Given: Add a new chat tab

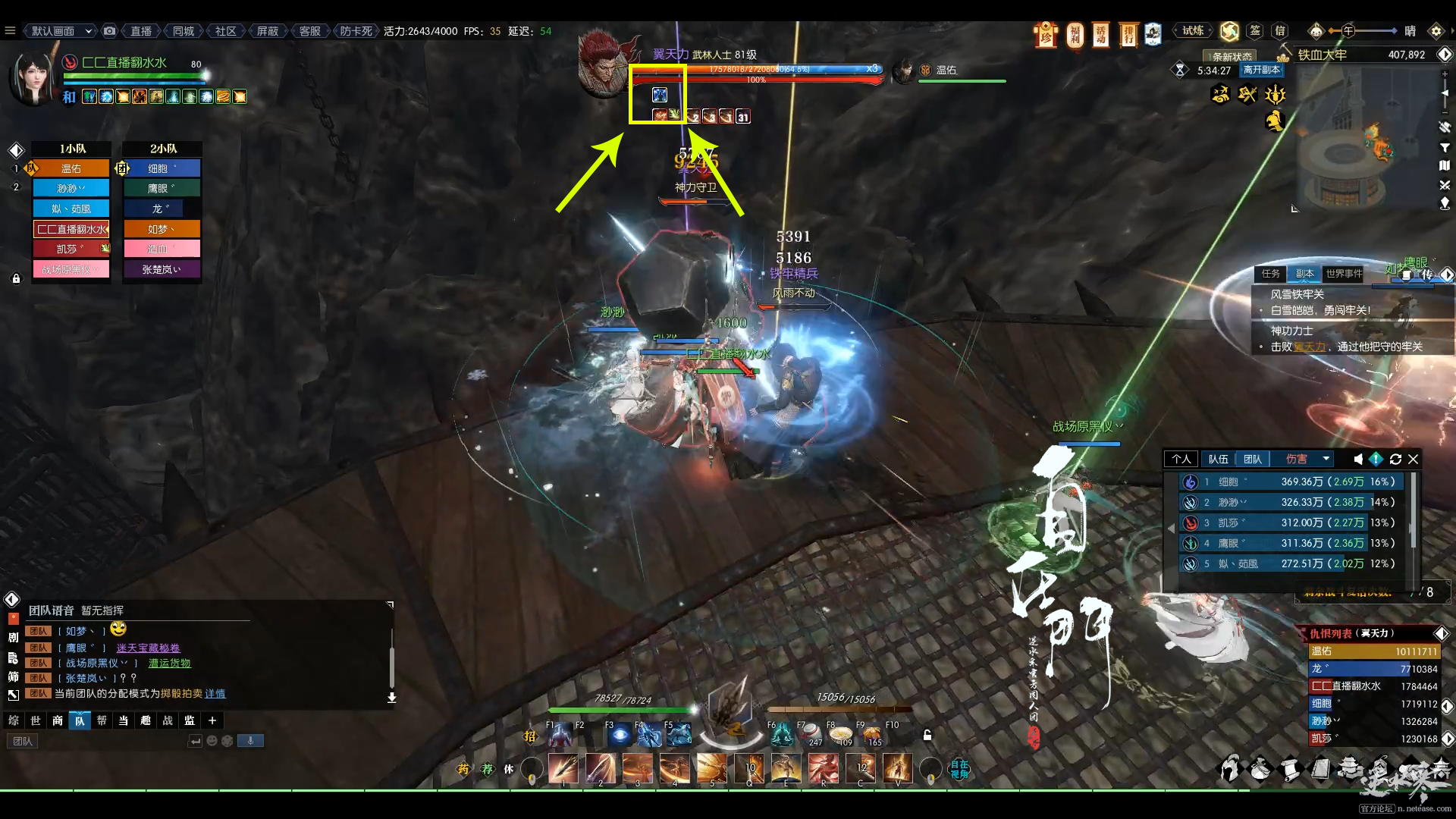Looking at the screenshot, I should coord(212,720).
